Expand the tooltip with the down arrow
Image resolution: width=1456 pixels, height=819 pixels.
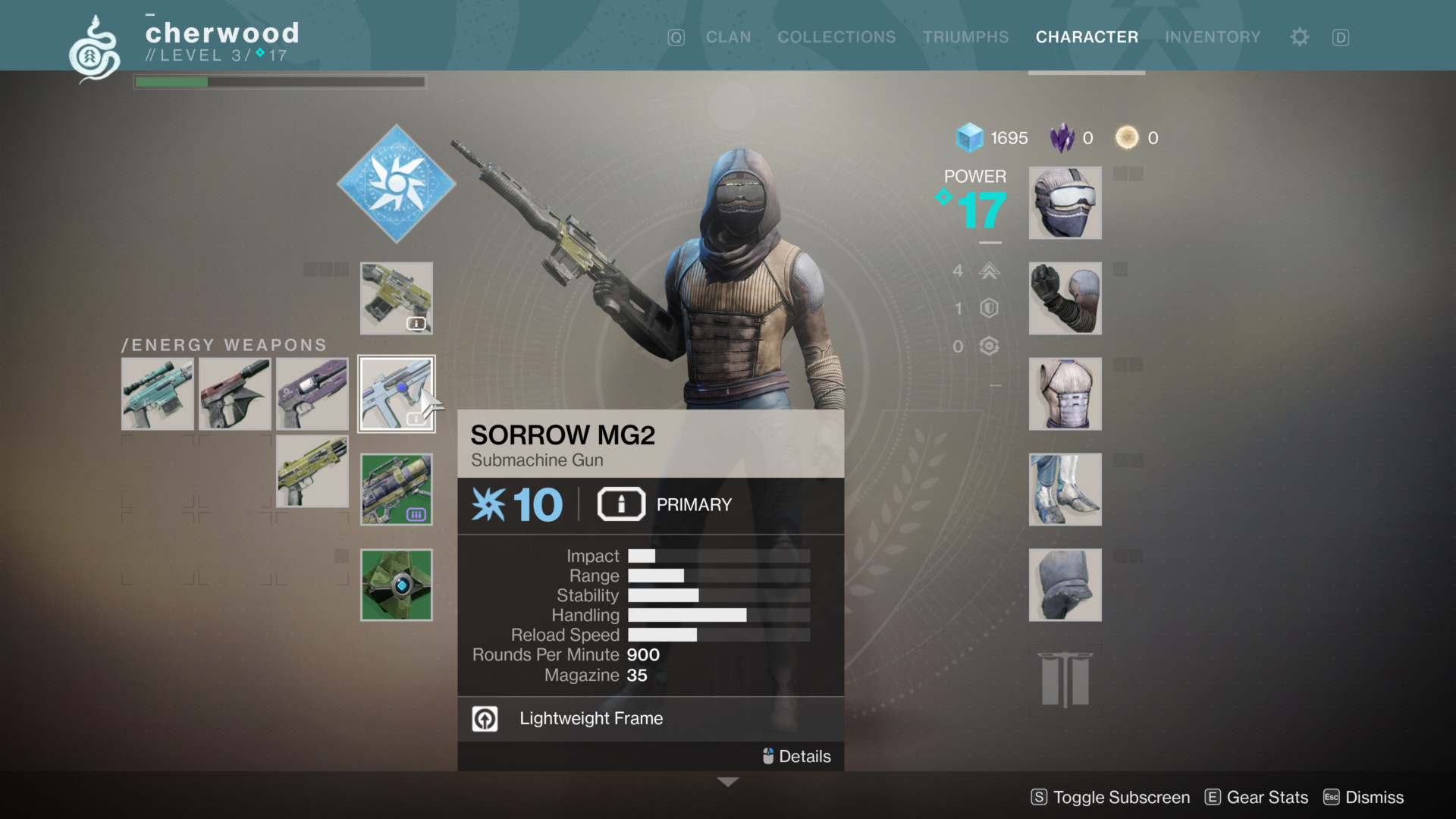click(x=727, y=781)
